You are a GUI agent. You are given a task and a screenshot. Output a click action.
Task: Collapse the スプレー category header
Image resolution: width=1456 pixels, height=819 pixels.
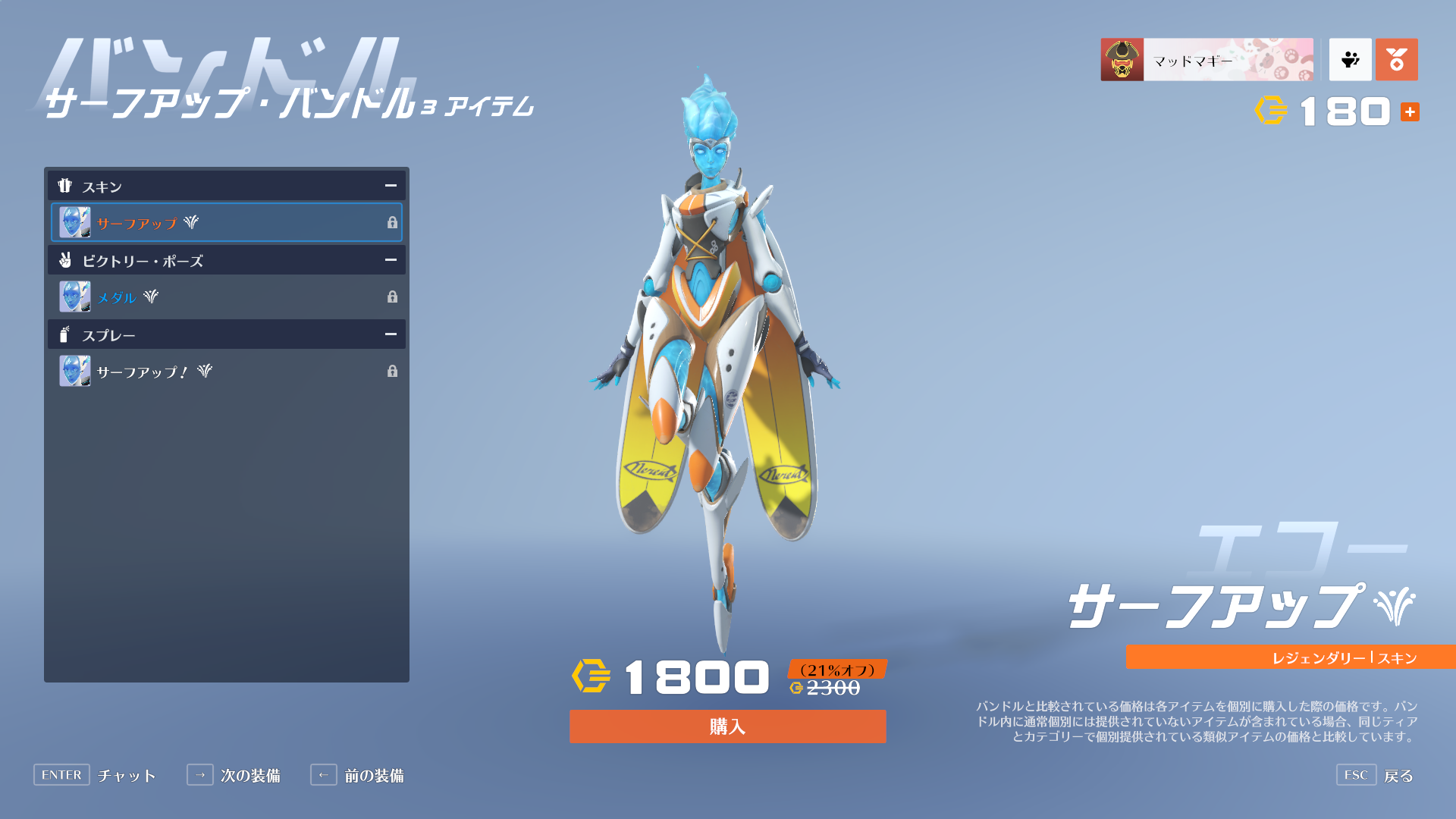391,334
